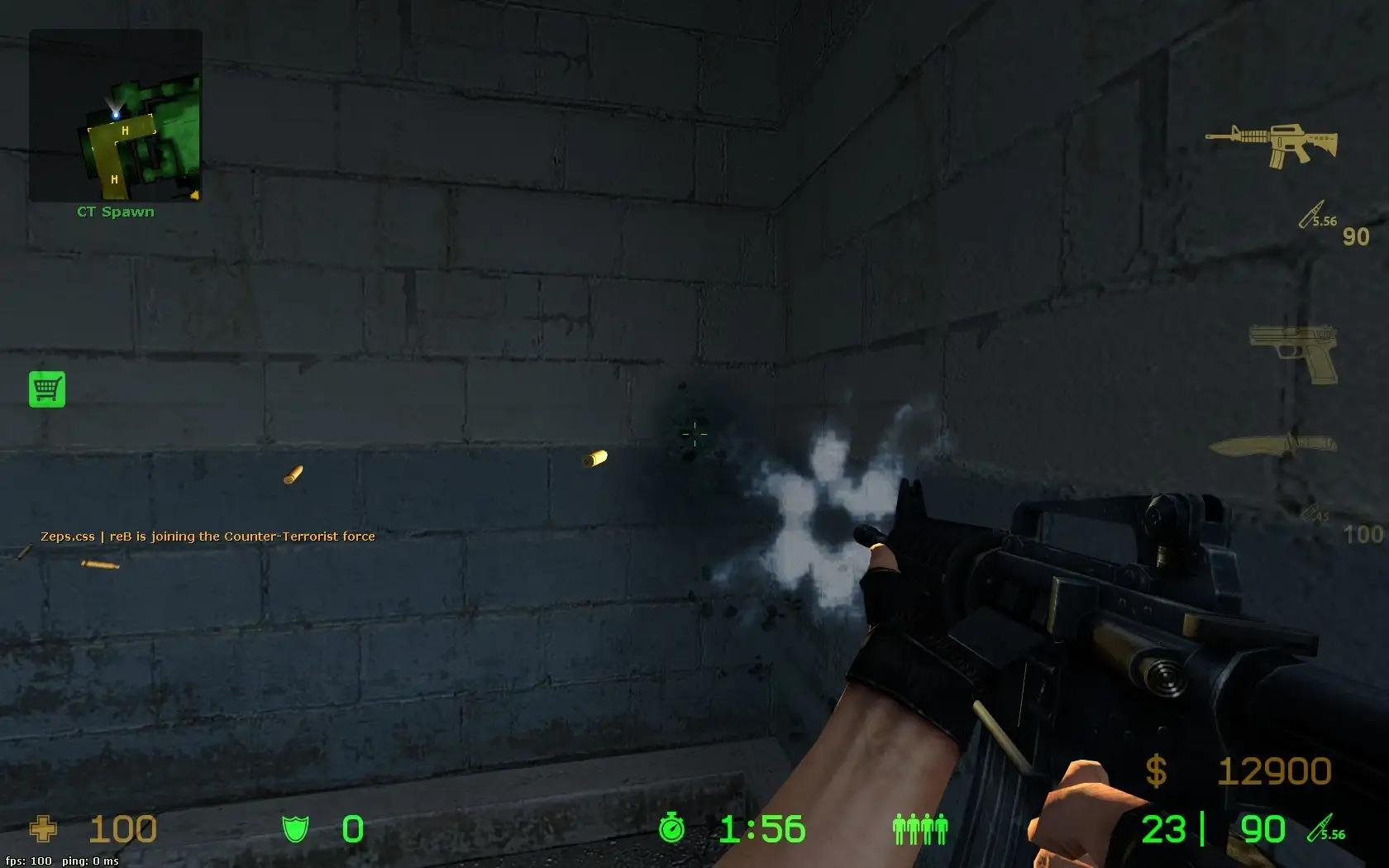The height and width of the screenshot is (868, 1389).
Task: Click the blue player dot on radar
Action: [x=114, y=115]
